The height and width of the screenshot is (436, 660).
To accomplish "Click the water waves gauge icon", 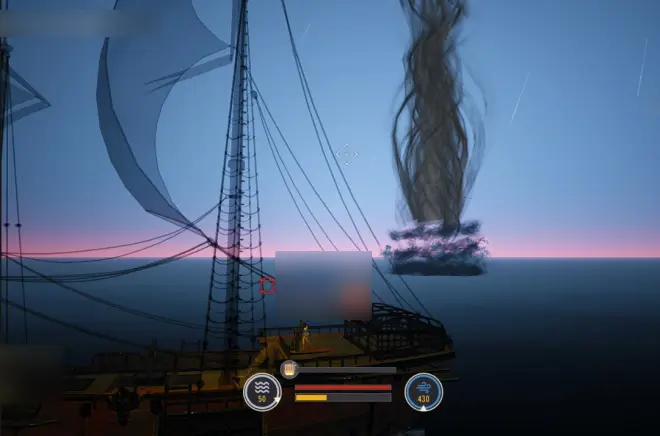I will tap(262, 391).
